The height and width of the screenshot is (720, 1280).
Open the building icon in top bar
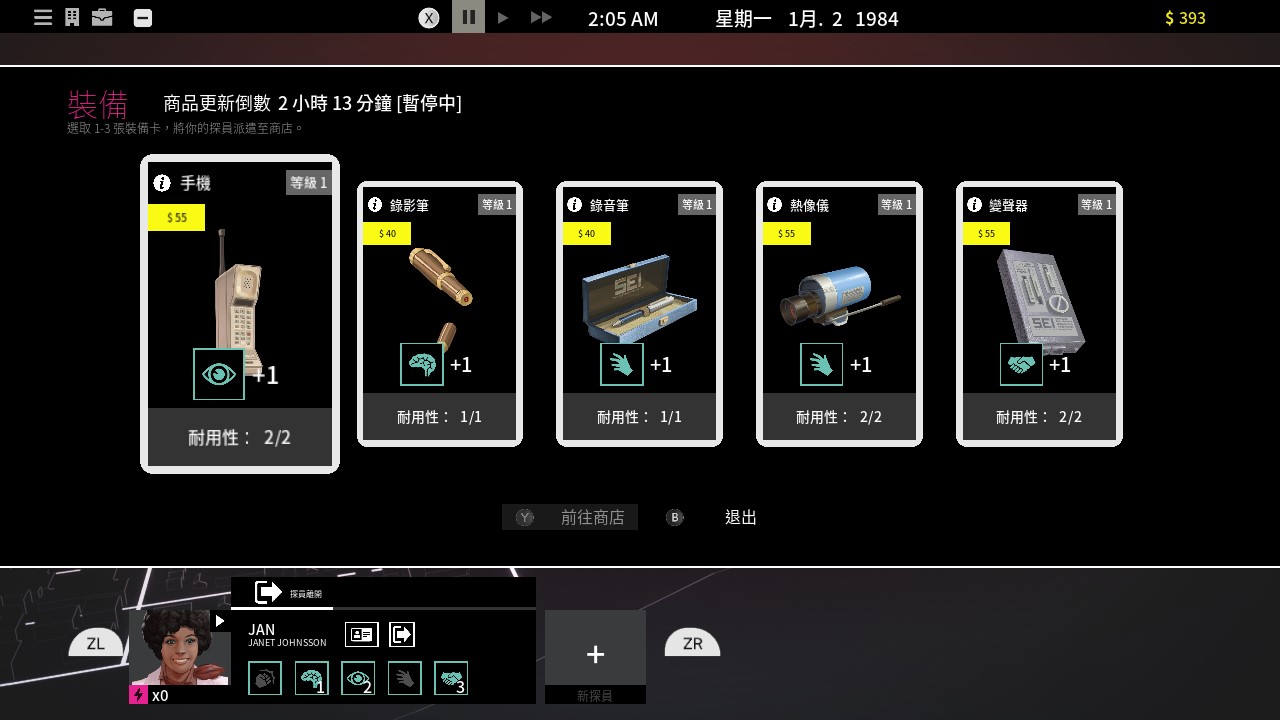tap(72, 18)
